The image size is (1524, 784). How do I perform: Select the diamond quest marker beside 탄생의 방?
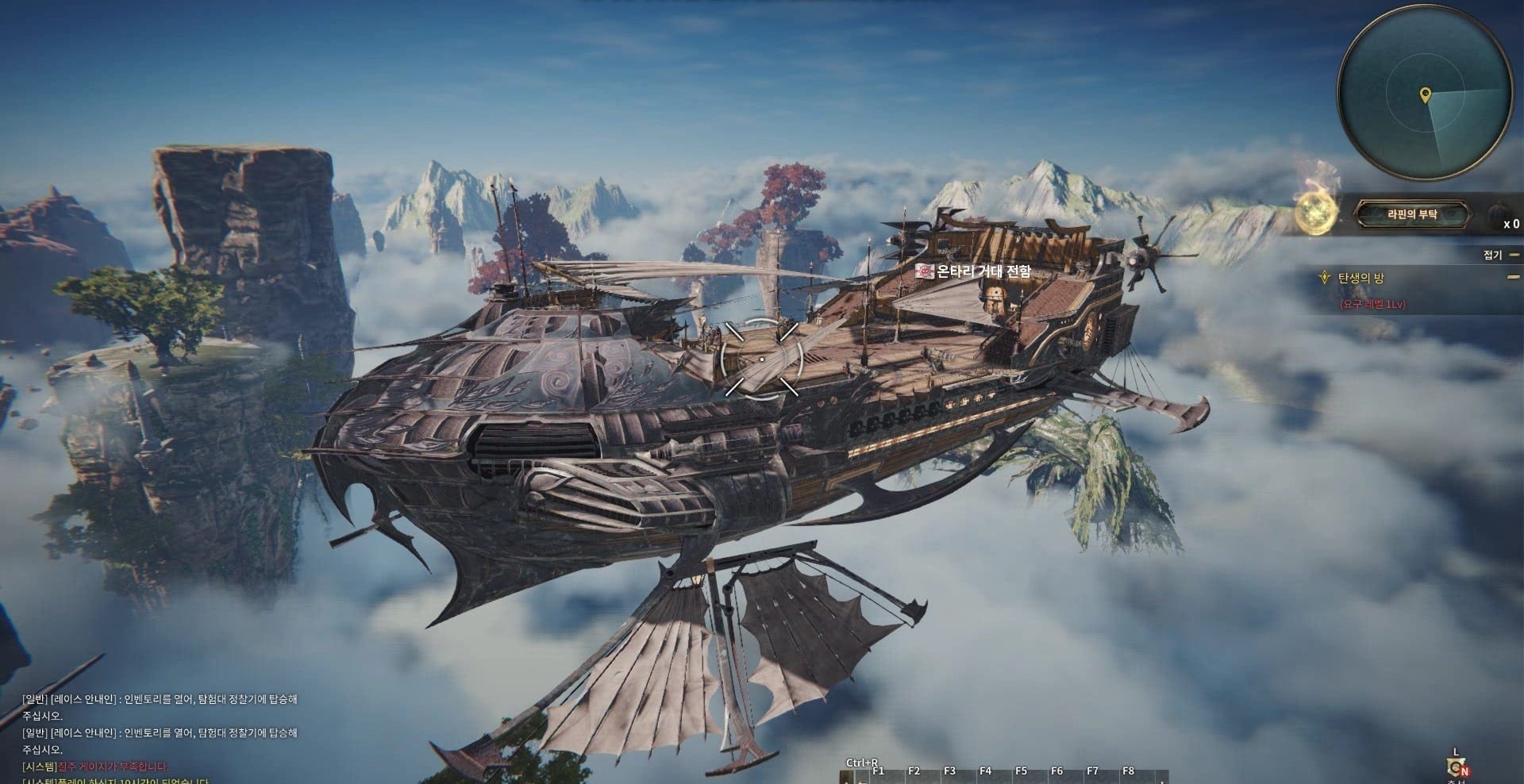point(1325,277)
